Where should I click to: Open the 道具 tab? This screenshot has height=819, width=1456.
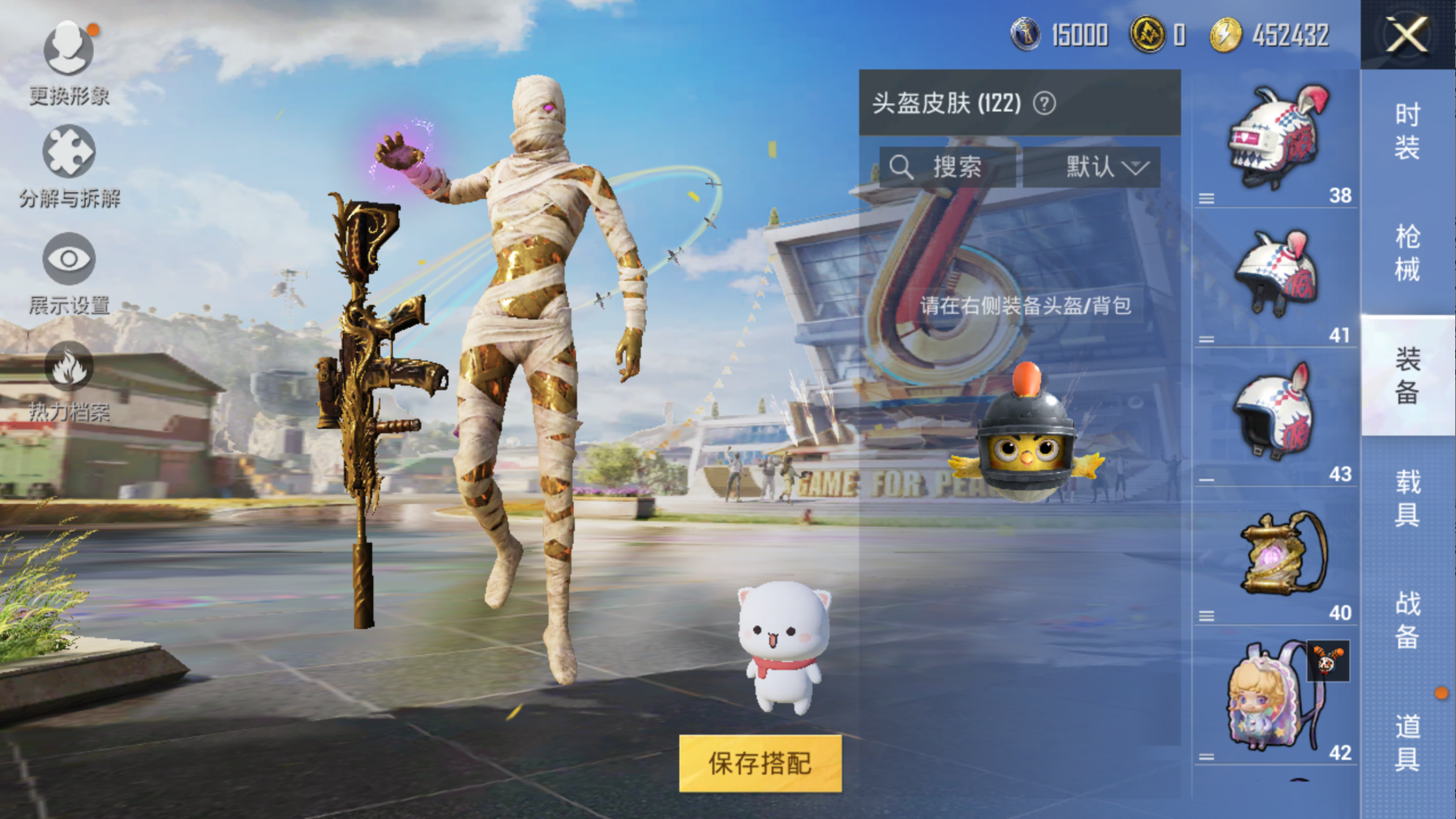[1407, 742]
